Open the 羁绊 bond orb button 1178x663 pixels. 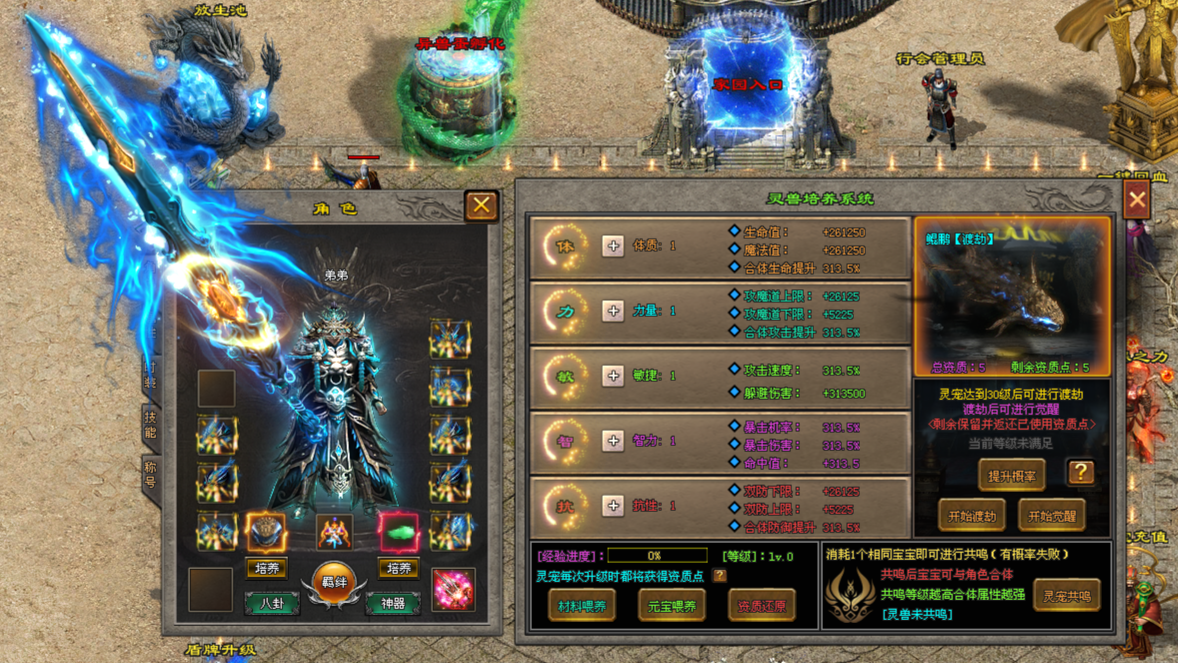333,583
